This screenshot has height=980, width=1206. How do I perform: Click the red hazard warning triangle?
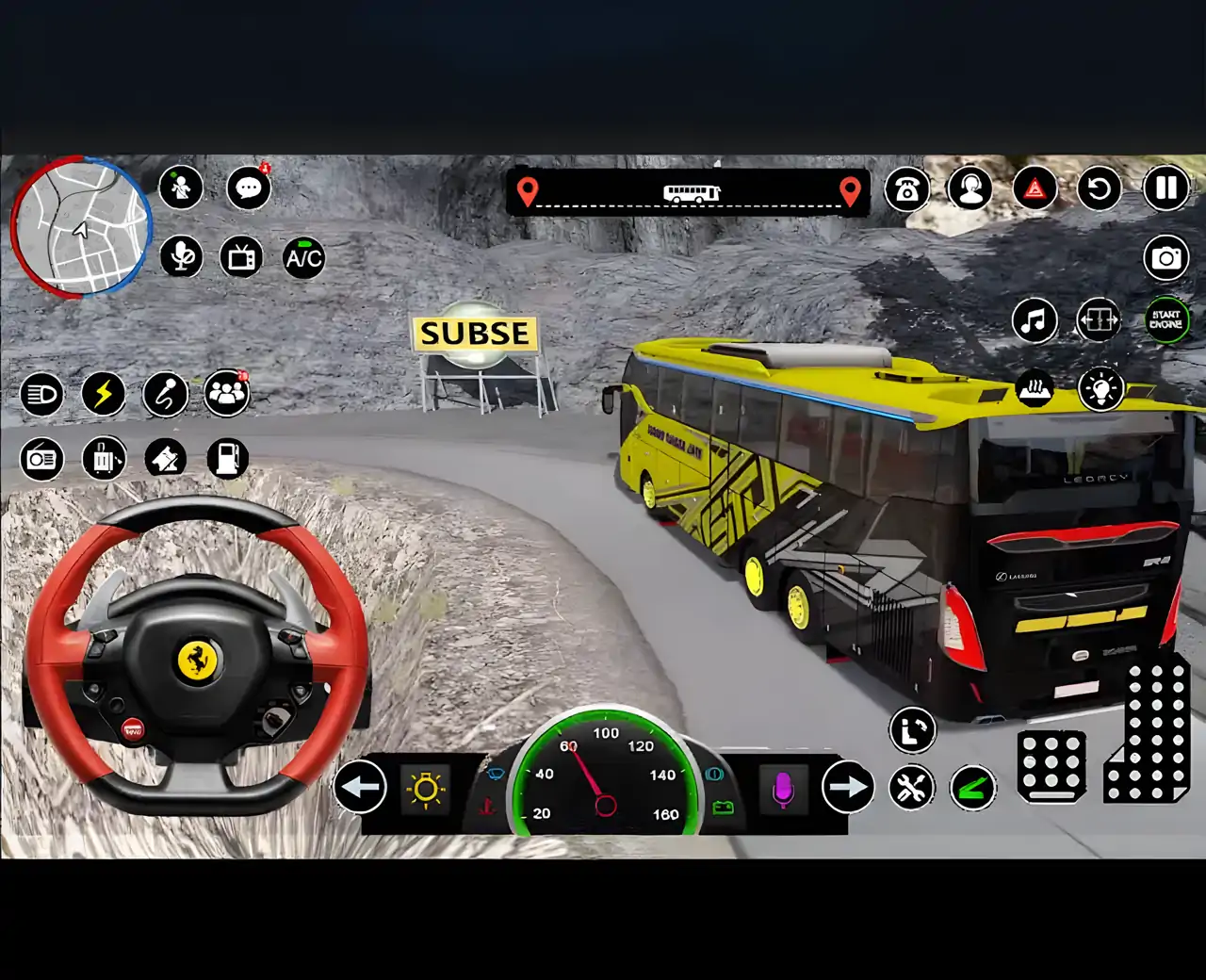click(1035, 189)
